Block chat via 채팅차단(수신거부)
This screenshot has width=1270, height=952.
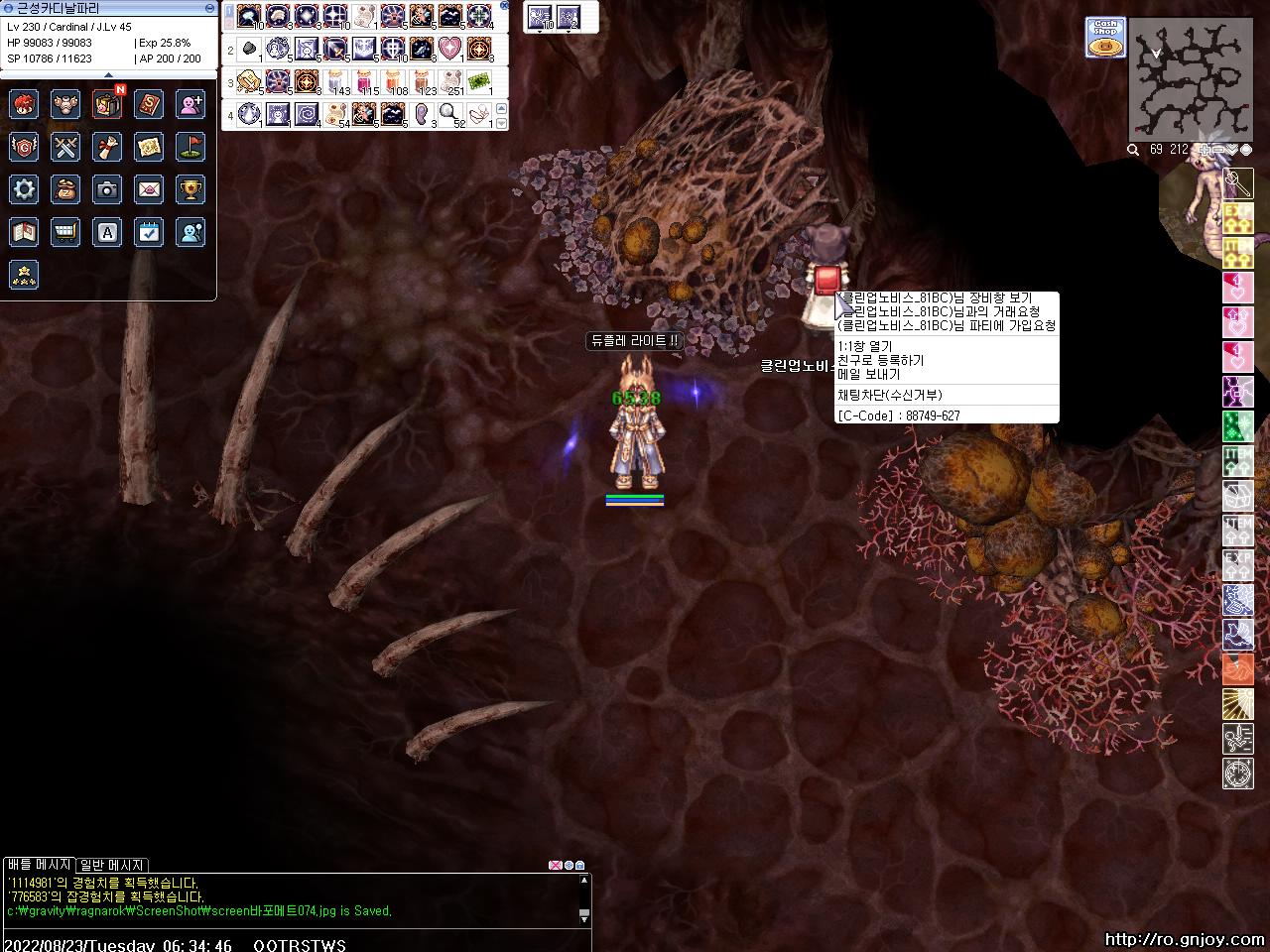click(890, 395)
